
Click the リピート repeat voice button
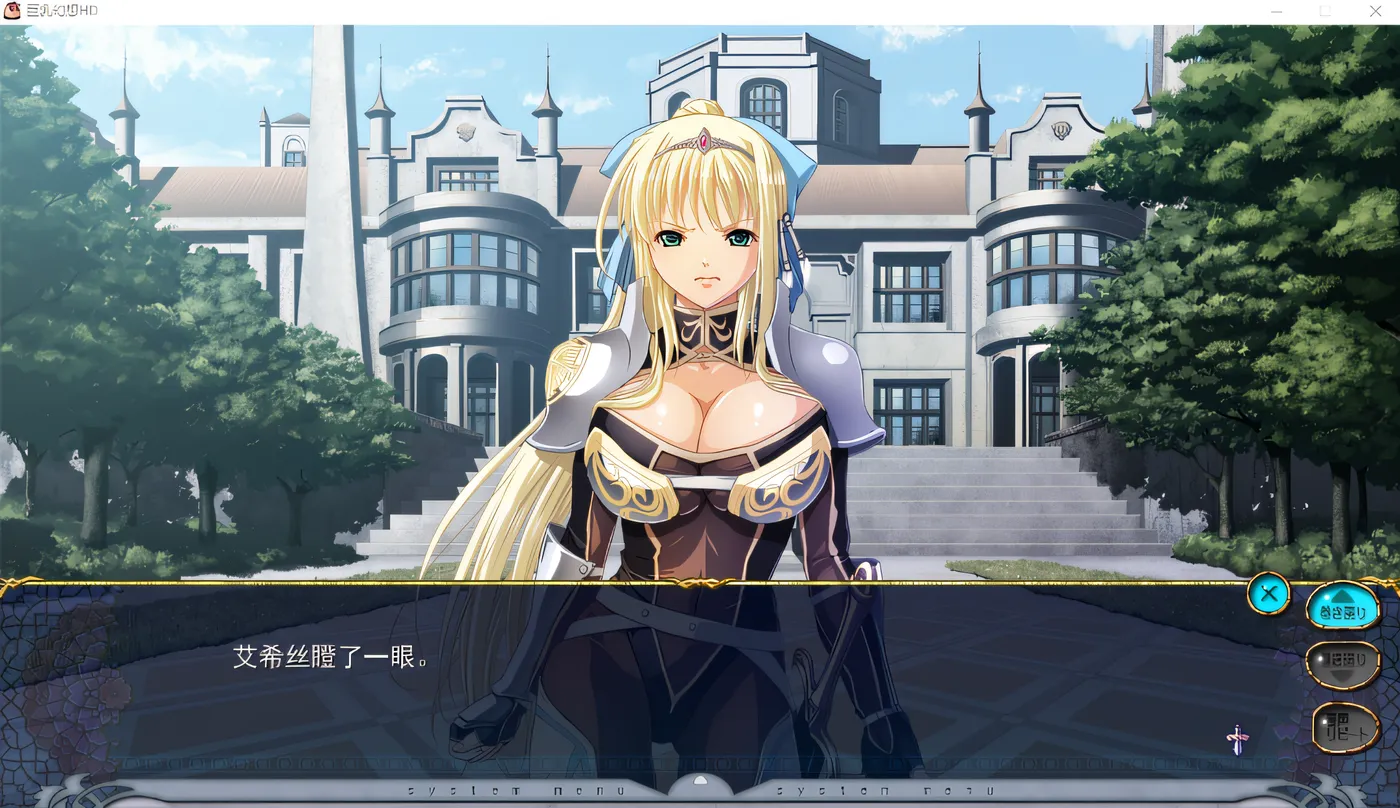click(x=1346, y=727)
